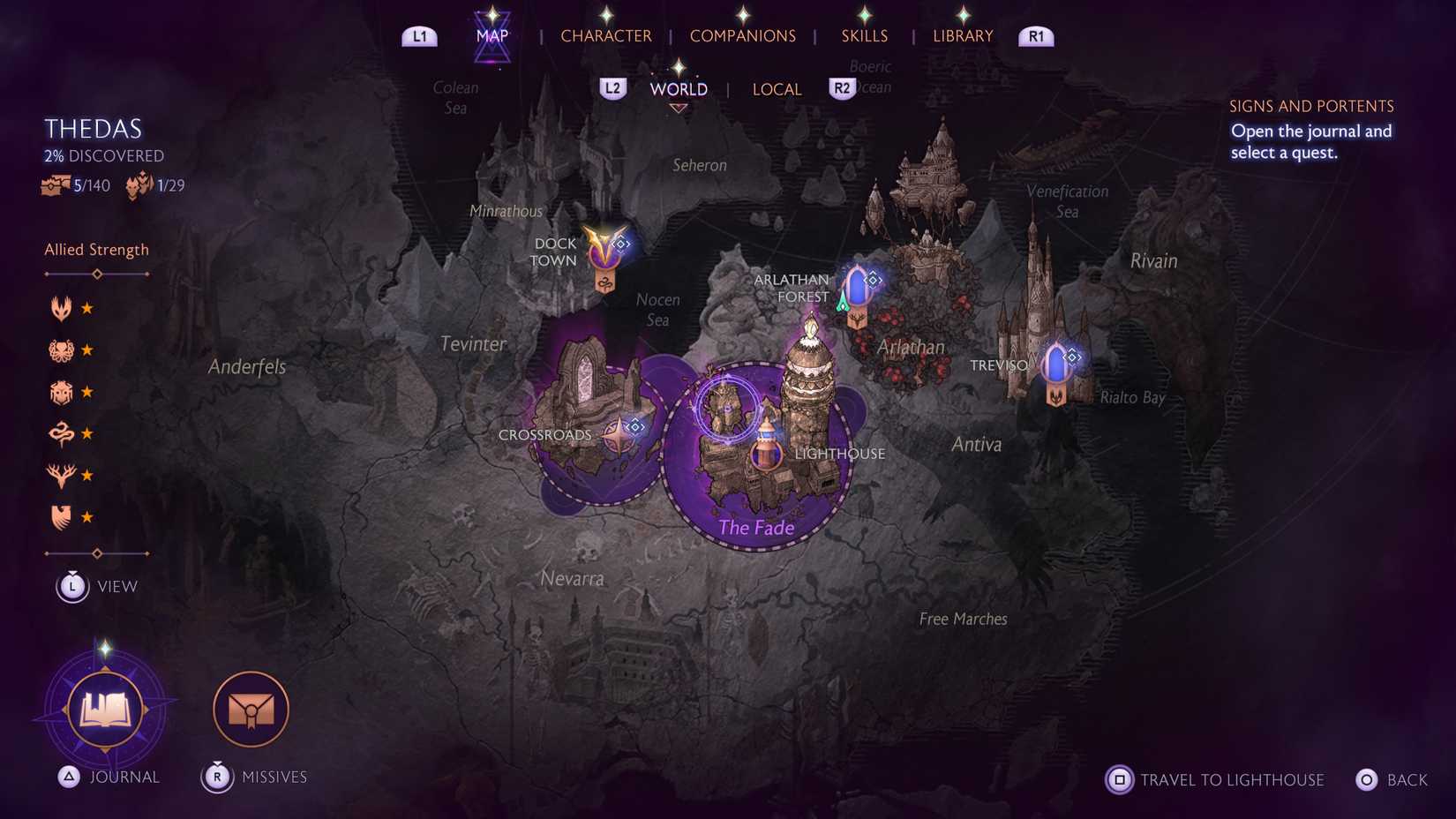Image resolution: width=1456 pixels, height=819 pixels.
Task: Toggle the L1 shoulder button indicator
Action: (x=419, y=36)
